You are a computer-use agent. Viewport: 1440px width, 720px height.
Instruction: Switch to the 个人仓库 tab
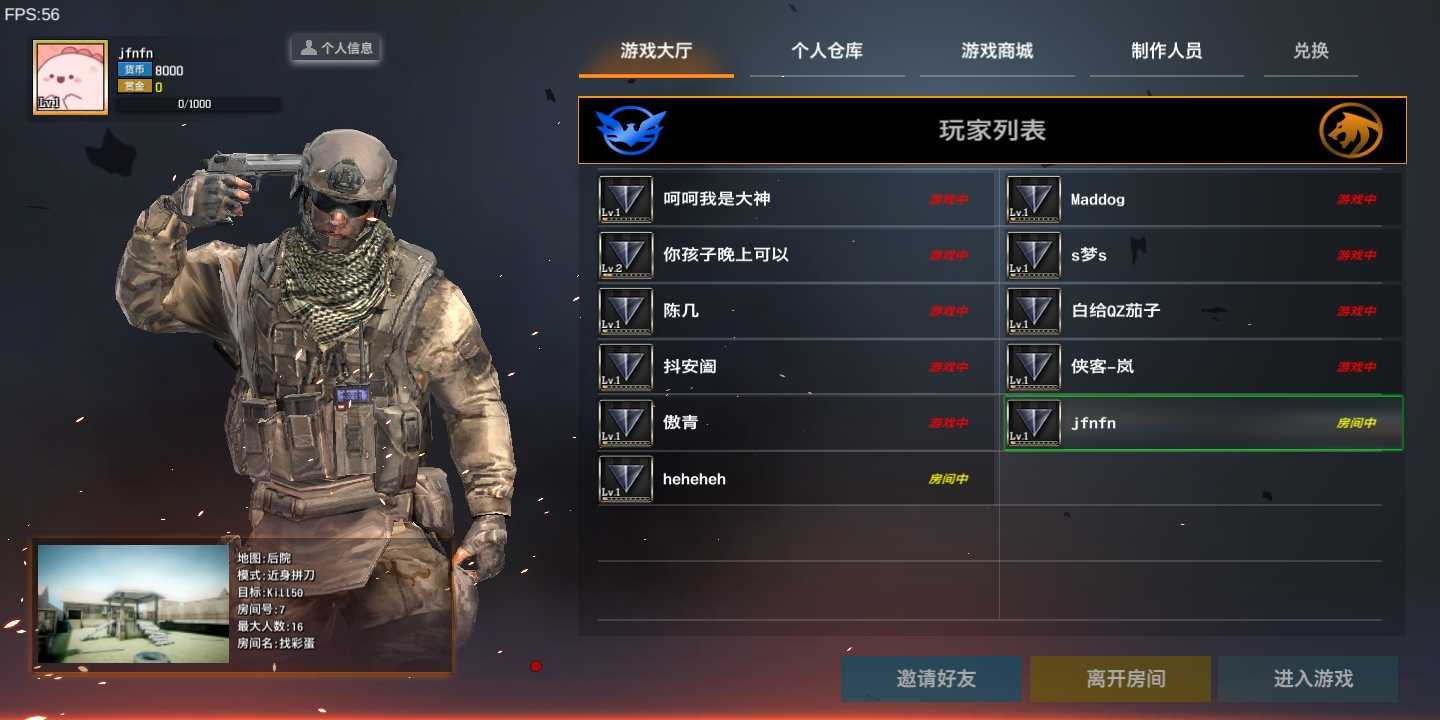[827, 51]
